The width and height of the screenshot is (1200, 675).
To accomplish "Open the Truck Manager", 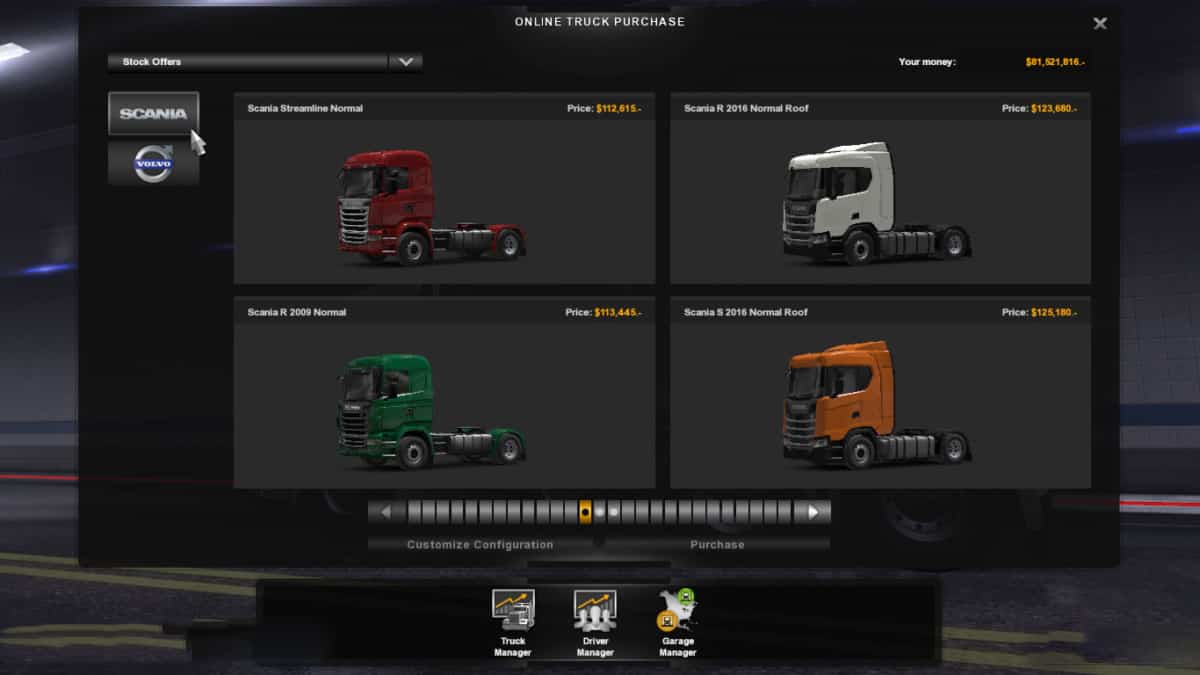I will 513,622.
